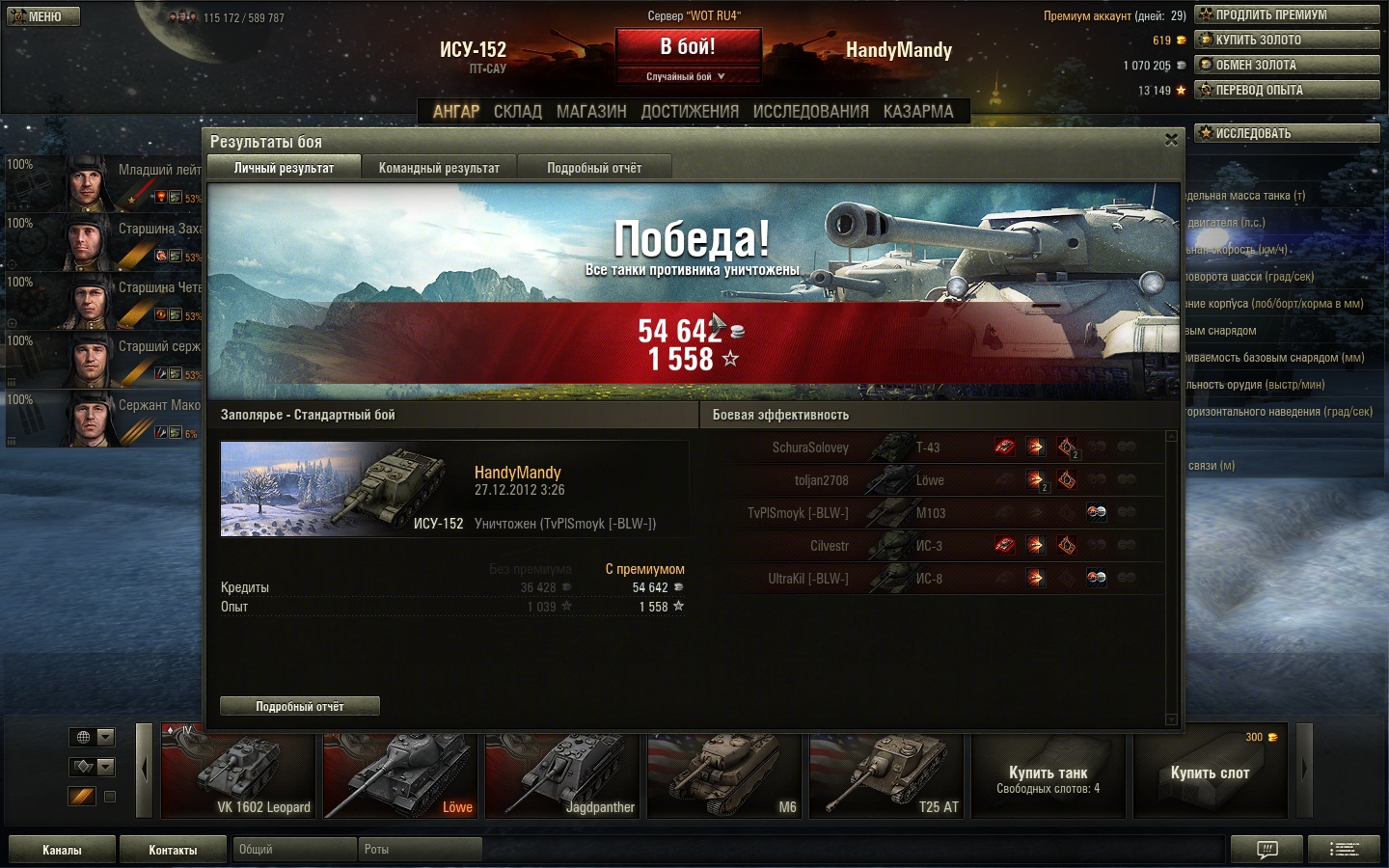
Task: Click Купить танк slot
Action: click(x=1048, y=775)
